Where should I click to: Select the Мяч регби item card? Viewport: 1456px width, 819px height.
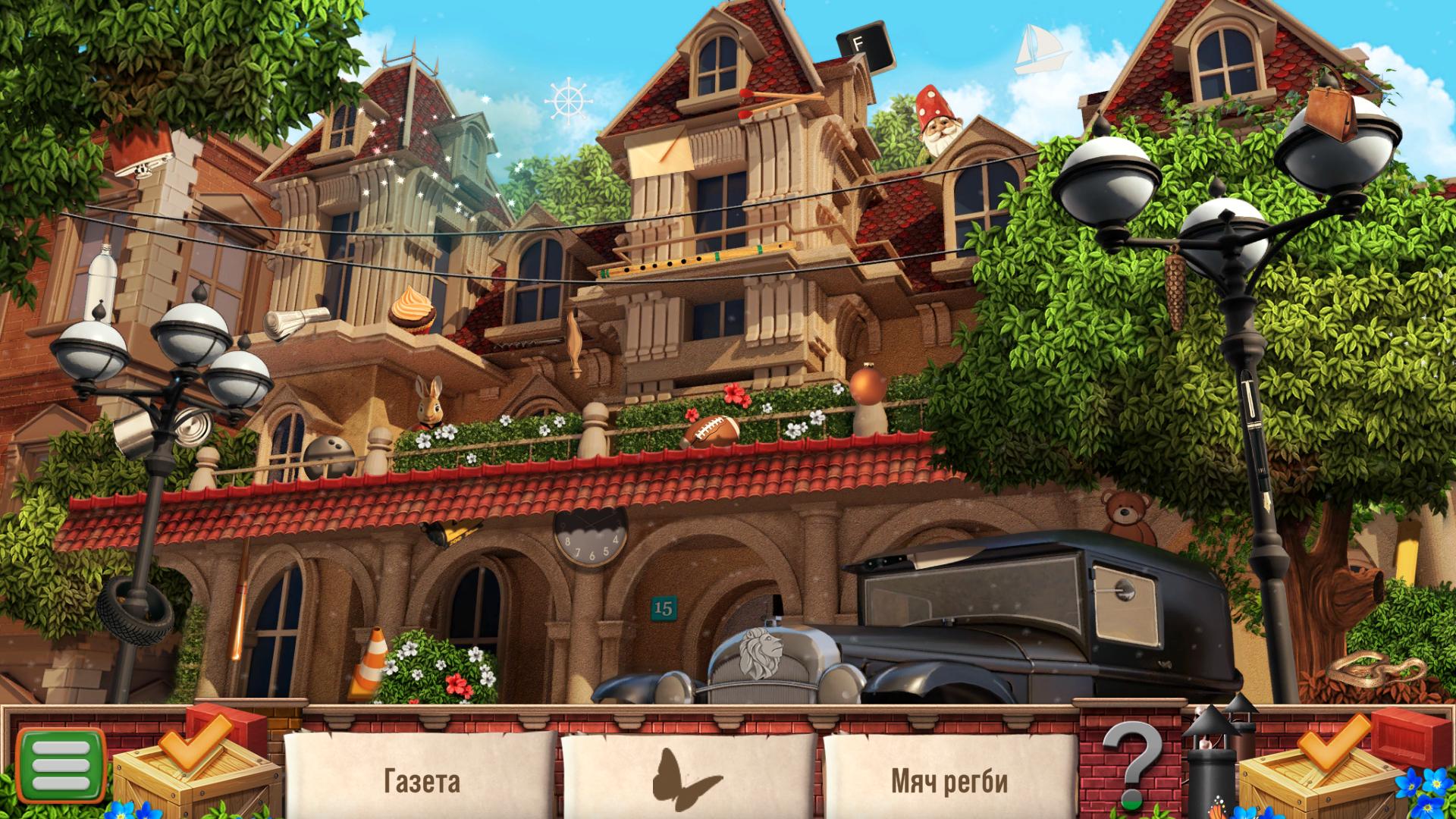point(949,778)
